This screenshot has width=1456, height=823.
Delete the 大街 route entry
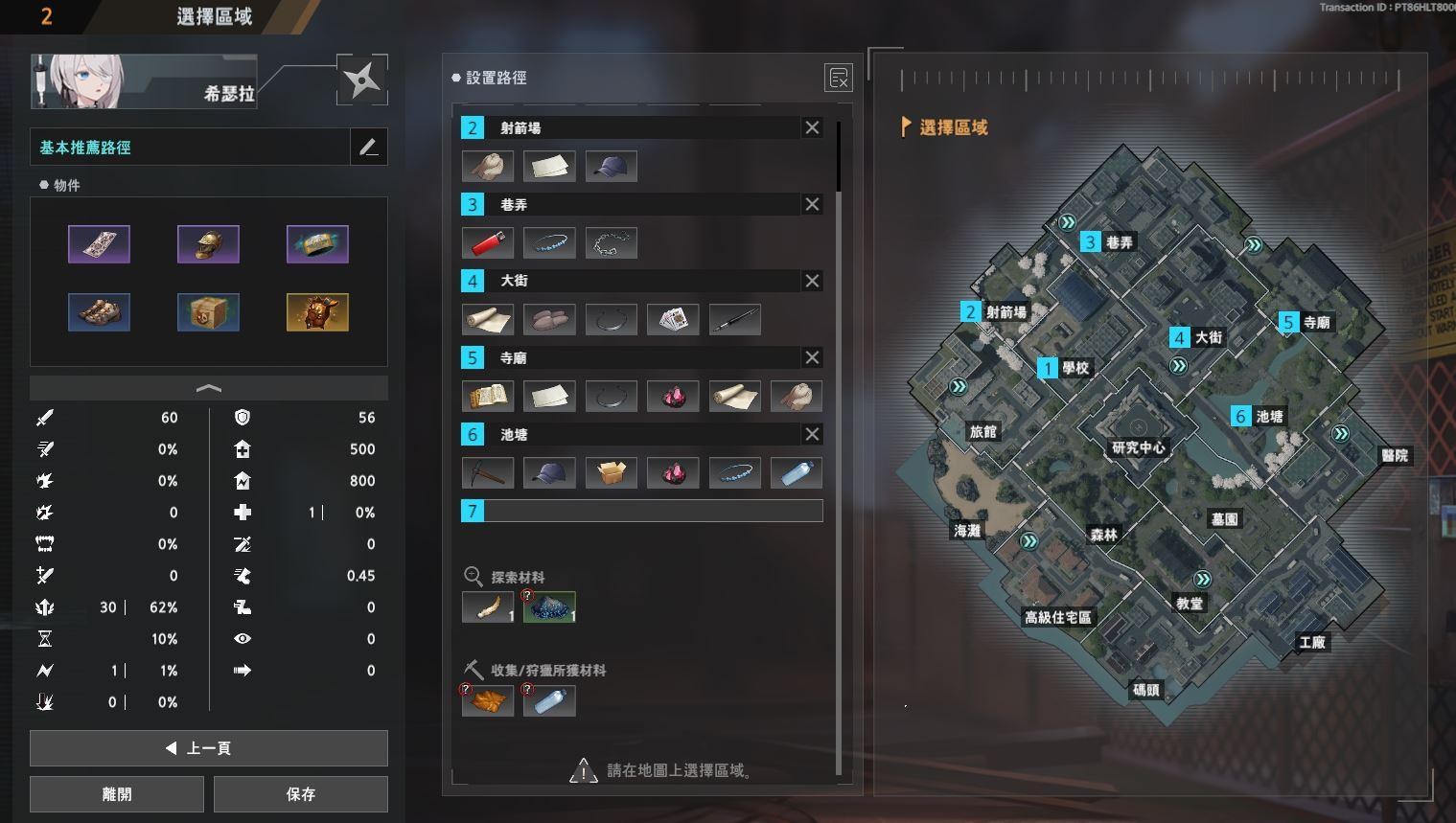pyautogui.click(x=812, y=281)
